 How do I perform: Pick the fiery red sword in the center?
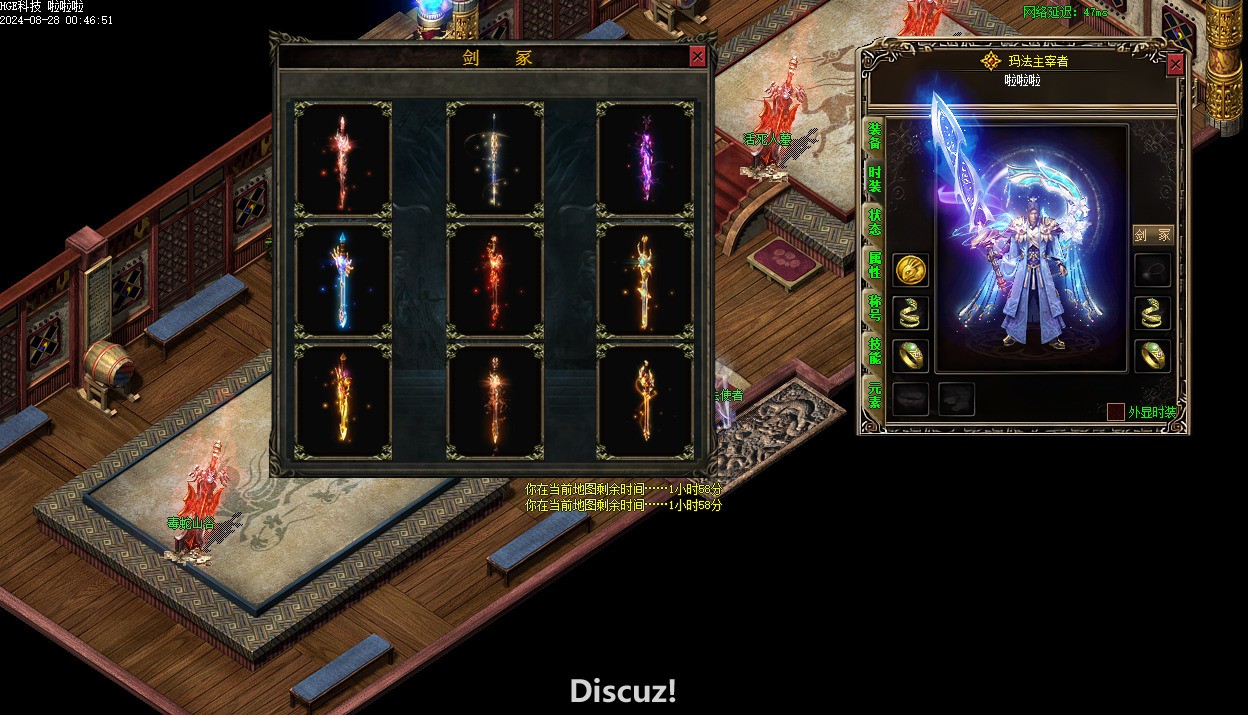point(494,281)
